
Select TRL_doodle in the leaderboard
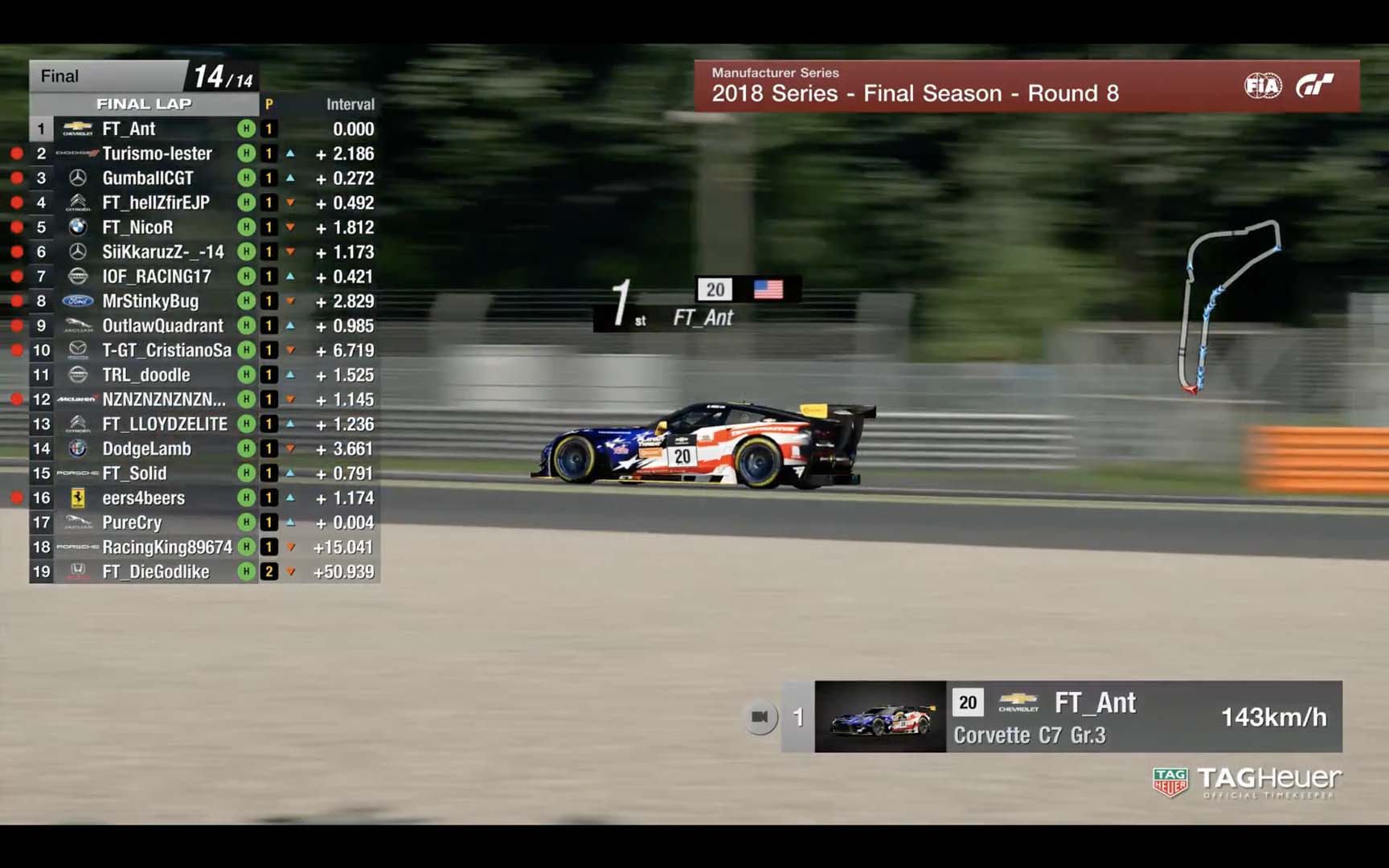click(145, 375)
